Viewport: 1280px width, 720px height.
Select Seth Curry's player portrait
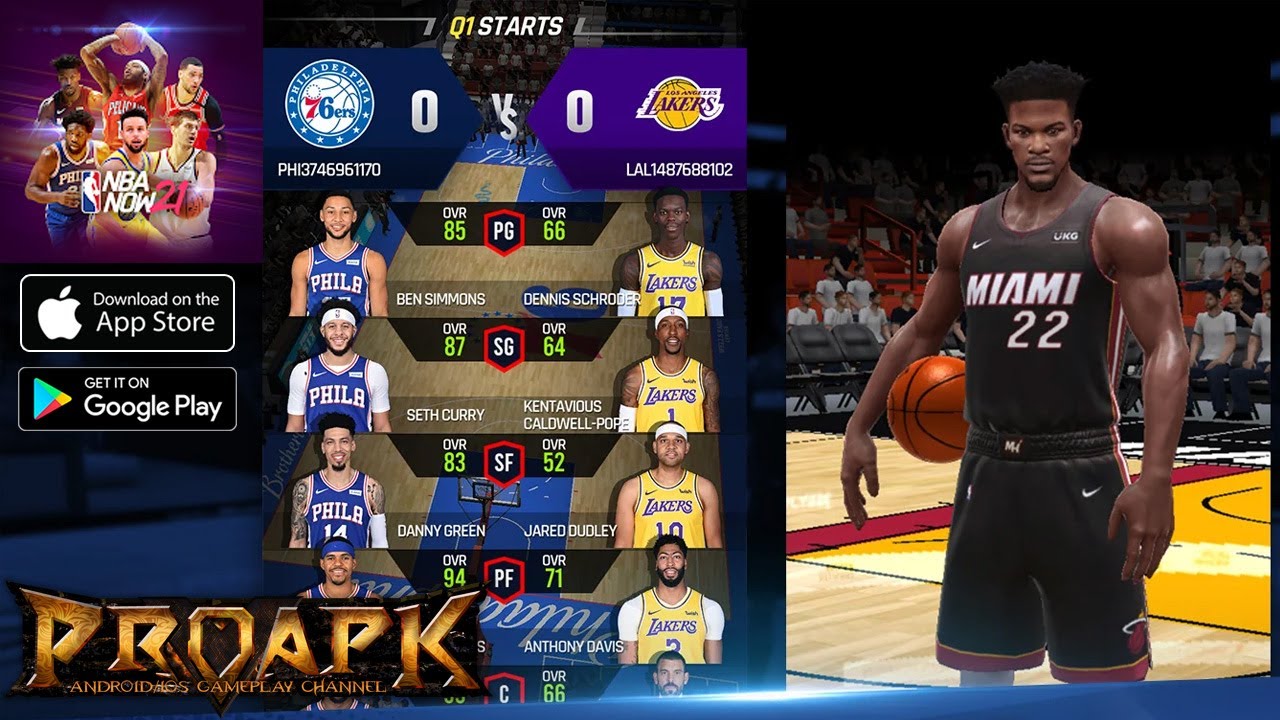337,372
